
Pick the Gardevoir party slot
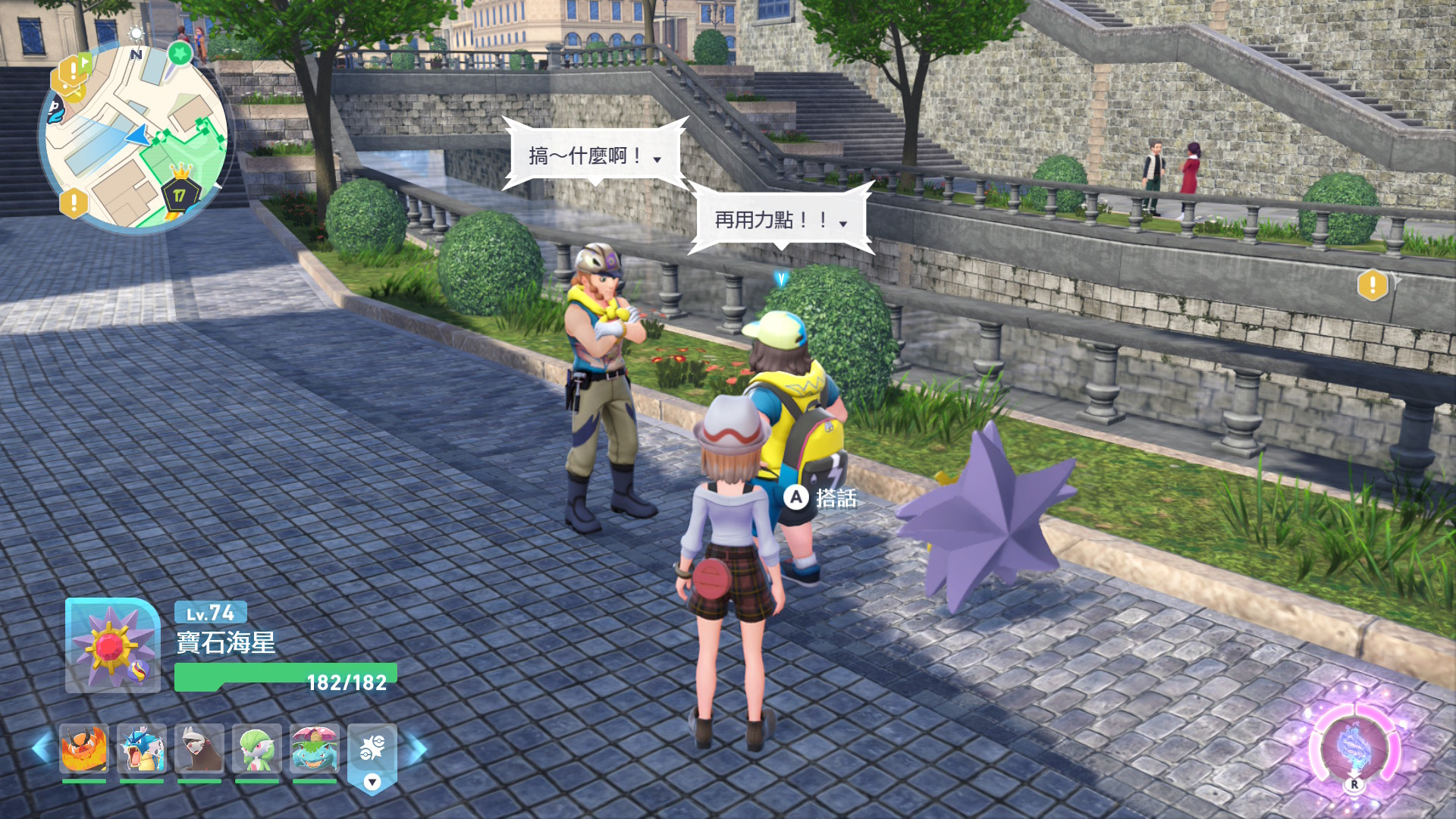point(257,748)
